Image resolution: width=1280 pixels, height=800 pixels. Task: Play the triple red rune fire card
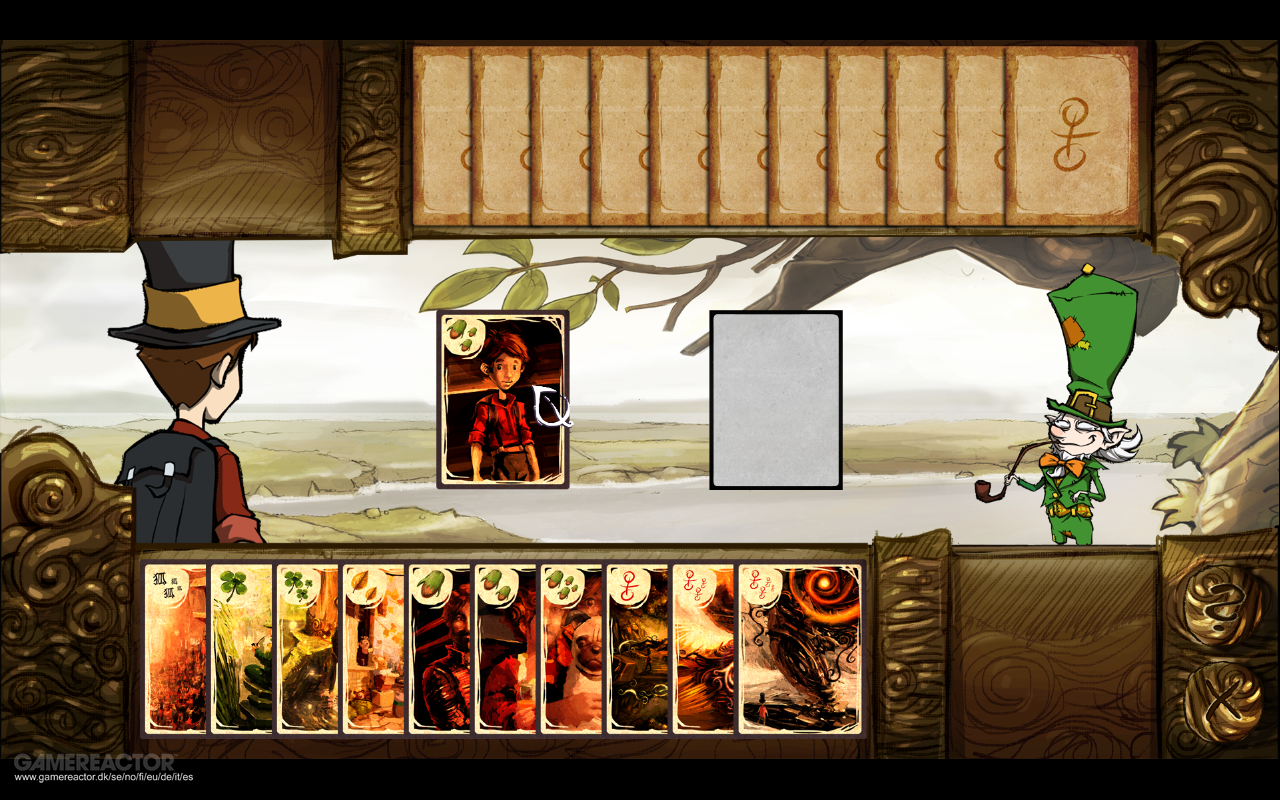(x=703, y=650)
